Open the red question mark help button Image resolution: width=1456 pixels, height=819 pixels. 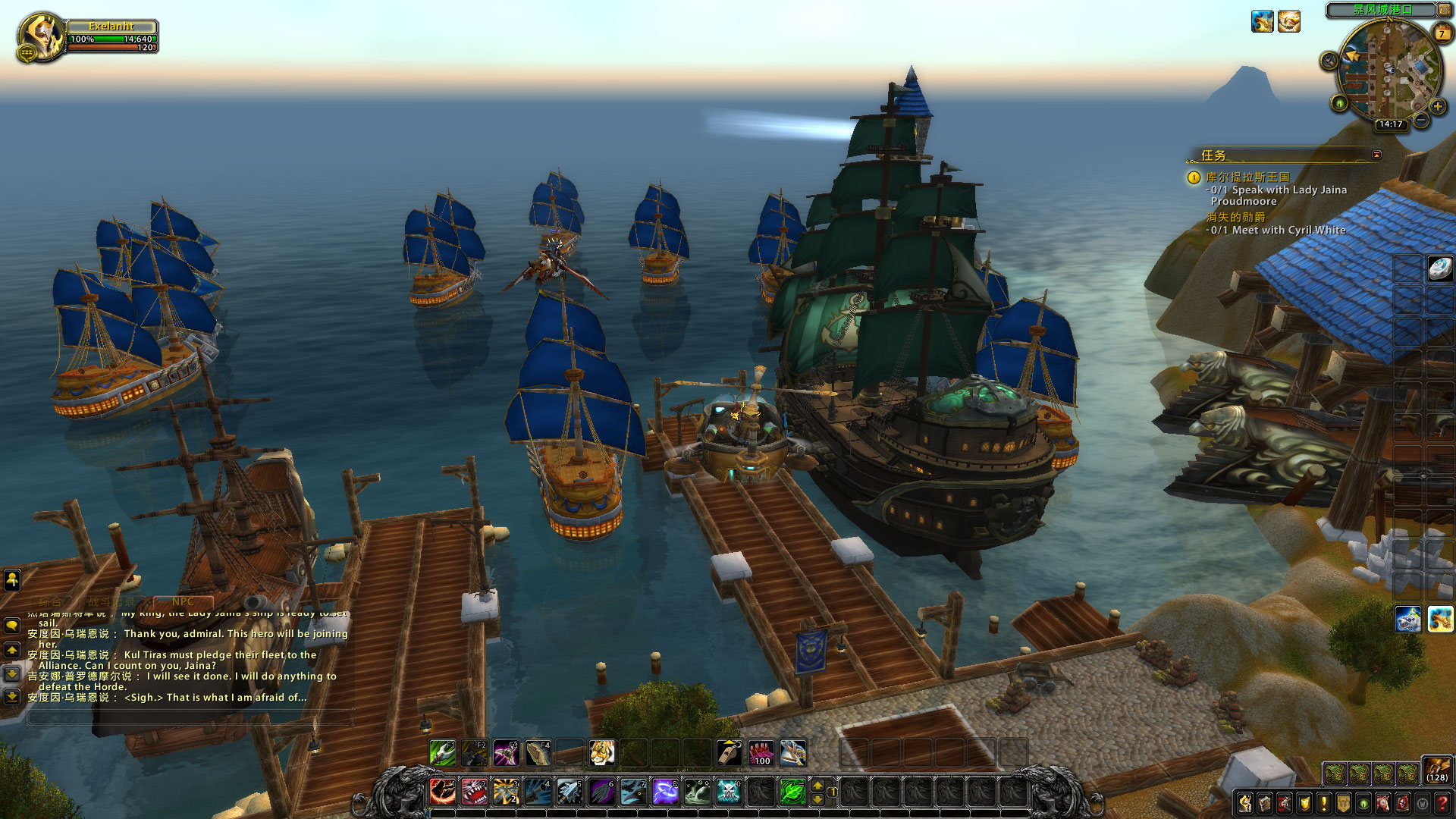click(x=1442, y=802)
